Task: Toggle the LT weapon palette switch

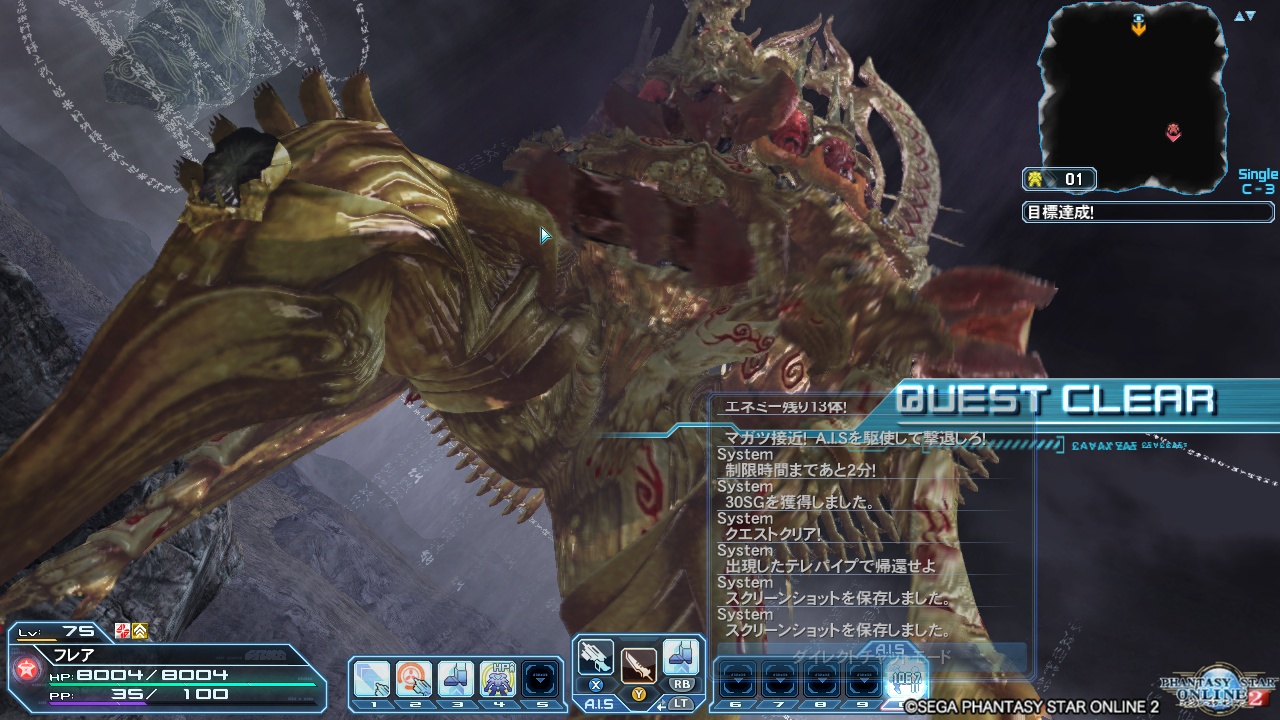Action: (x=681, y=703)
